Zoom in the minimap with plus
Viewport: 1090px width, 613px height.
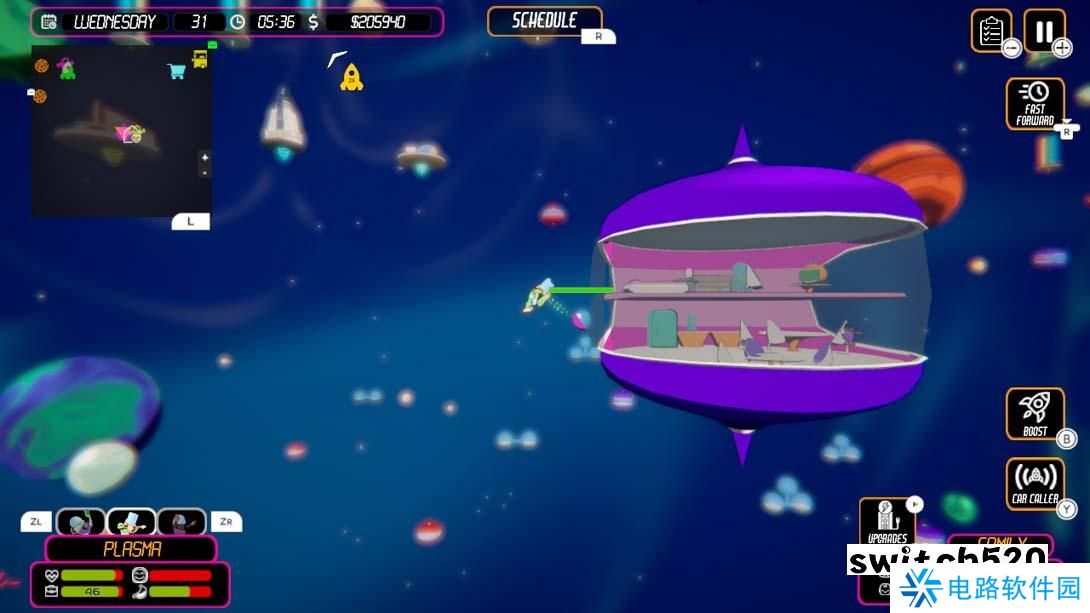(204, 157)
